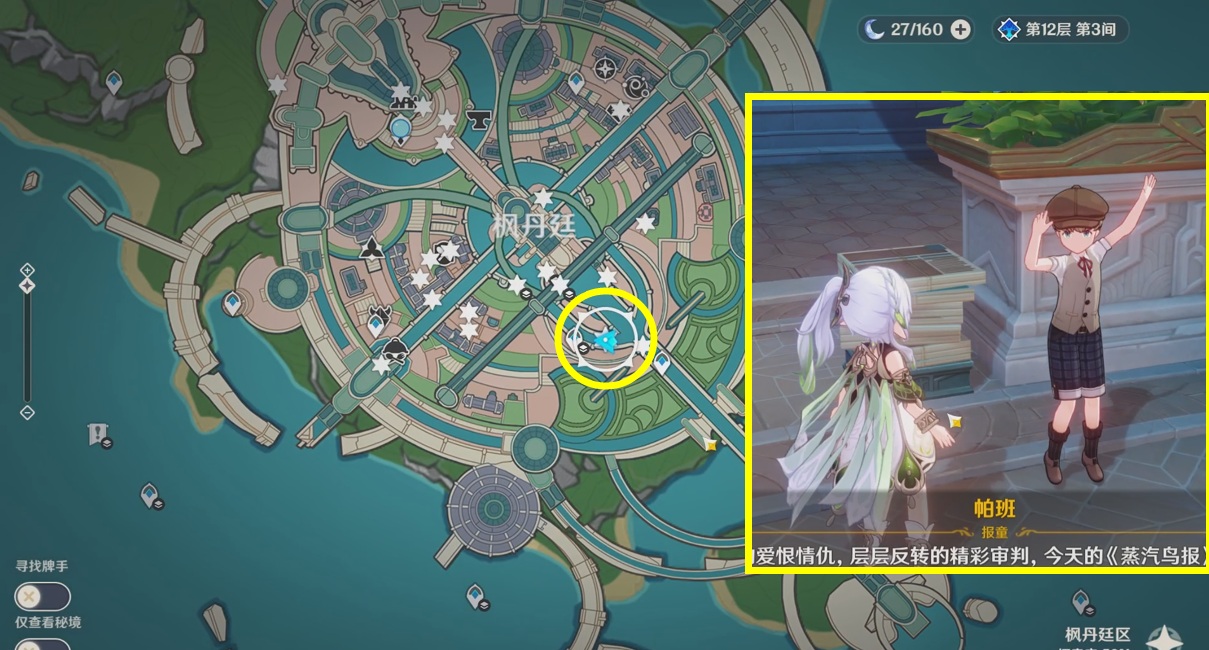This screenshot has height=650, width=1209.
Task: Open the Spiral Abyss floor 12 indicator
Action: pyautogui.click(x=1060, y=29)
